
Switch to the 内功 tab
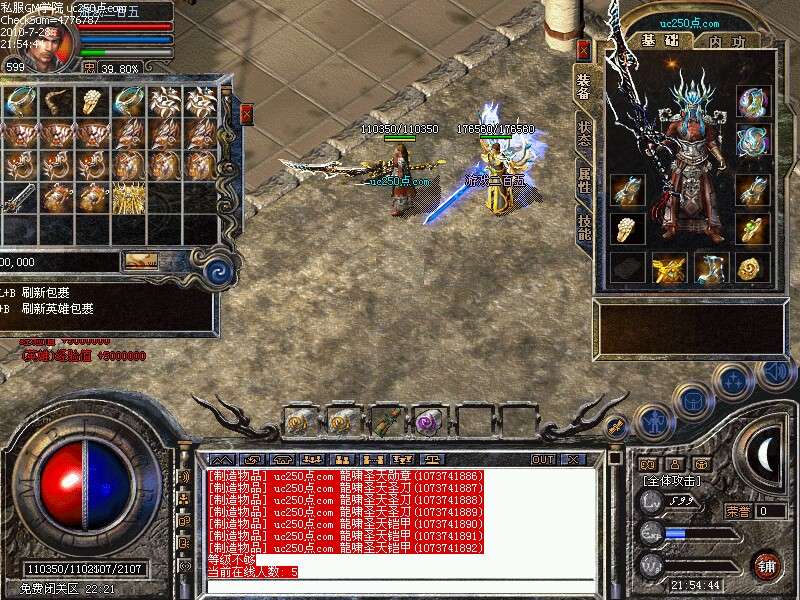(727, 41)
